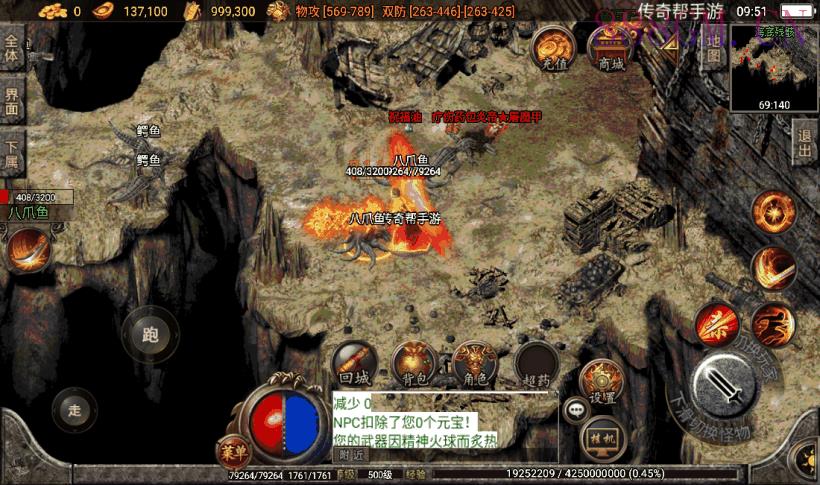
Task: Open the 菜单 menu button
Action: click(x=231, y=449)
